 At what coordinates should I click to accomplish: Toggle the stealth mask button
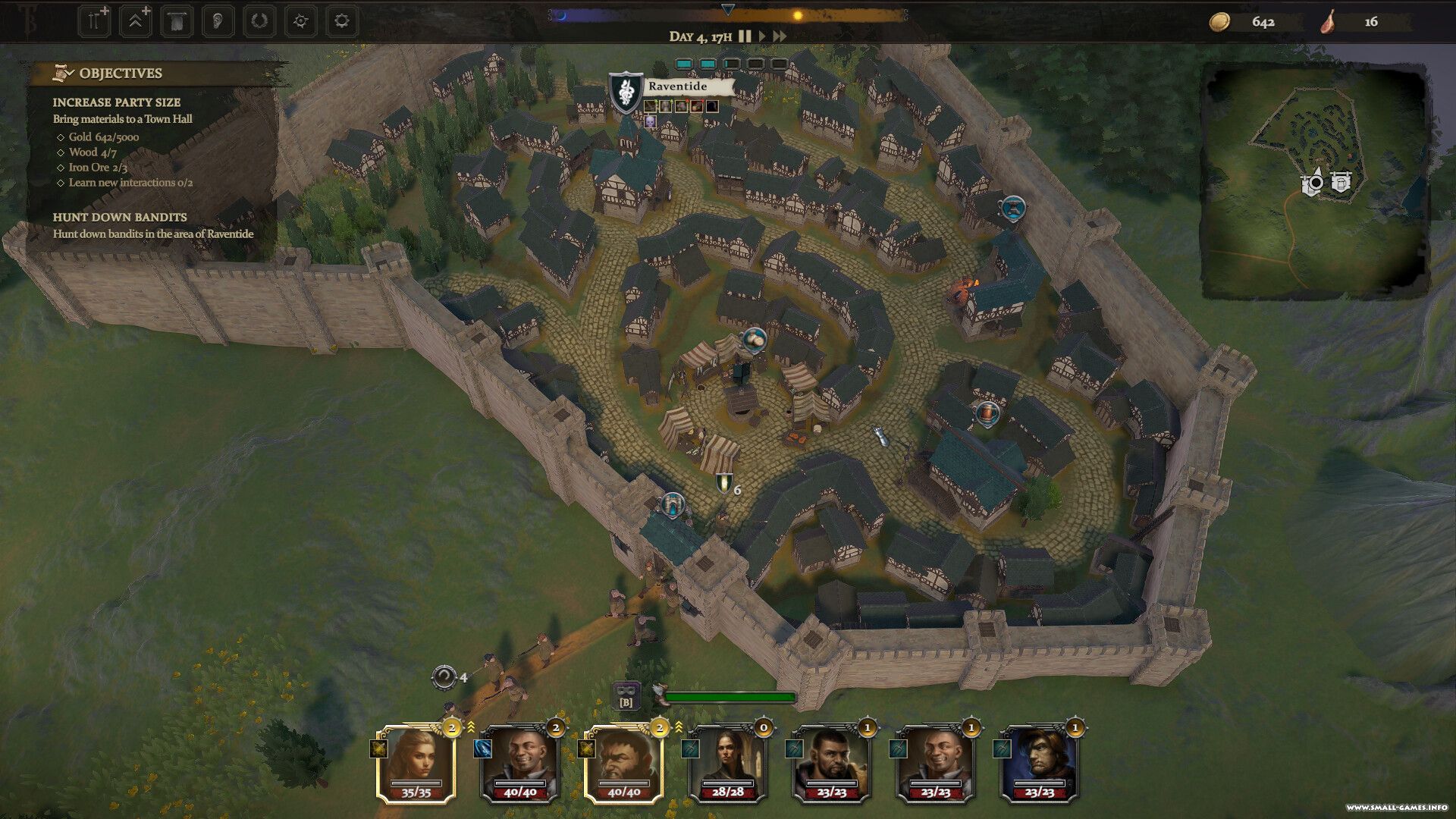[x=626, y=694]
